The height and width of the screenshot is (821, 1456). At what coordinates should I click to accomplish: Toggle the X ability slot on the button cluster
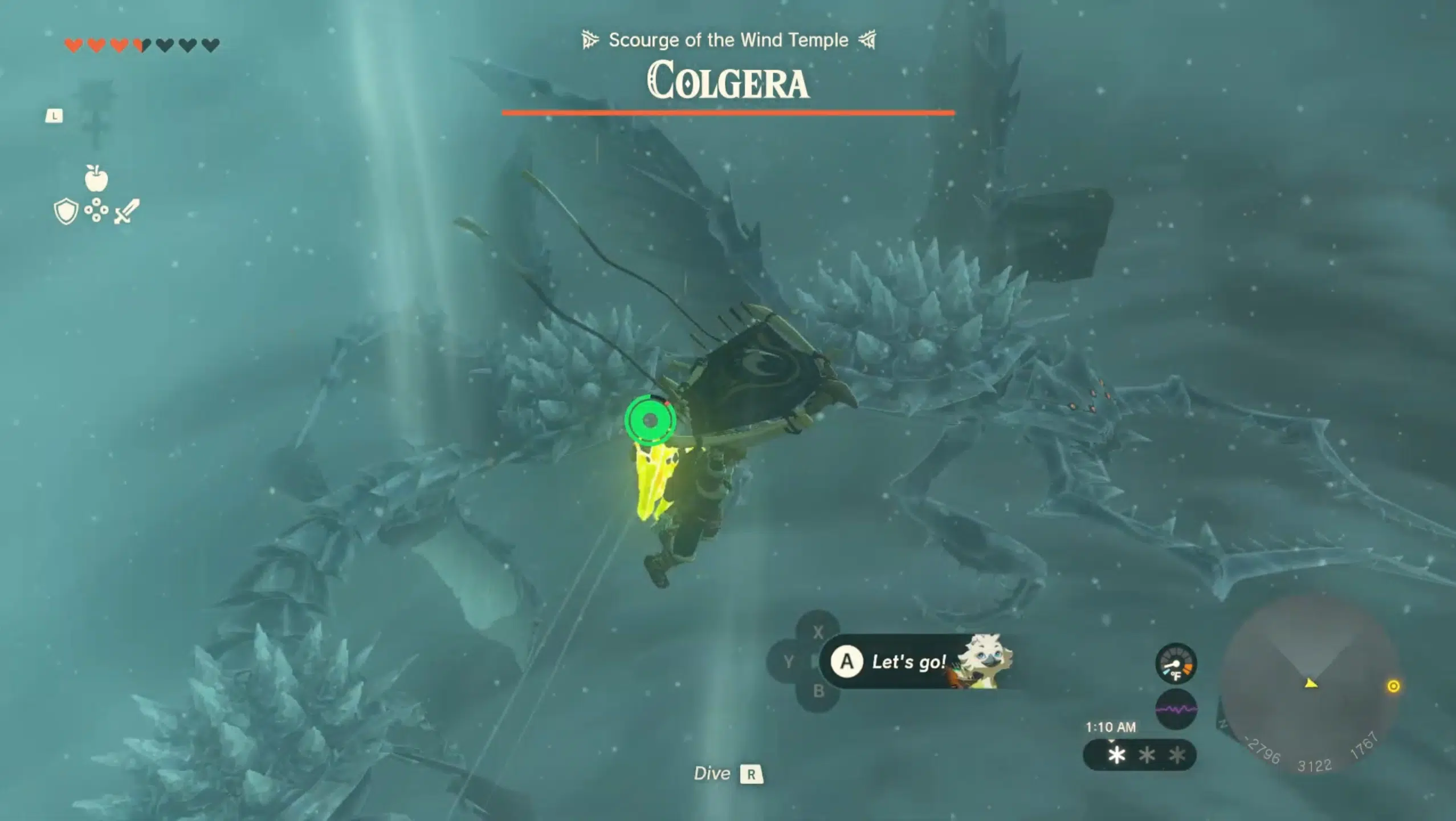coord(819,630)
